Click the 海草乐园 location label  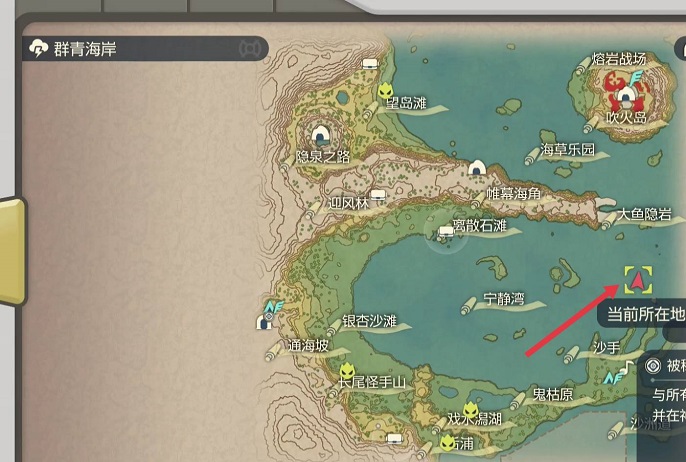pos(567,150)
